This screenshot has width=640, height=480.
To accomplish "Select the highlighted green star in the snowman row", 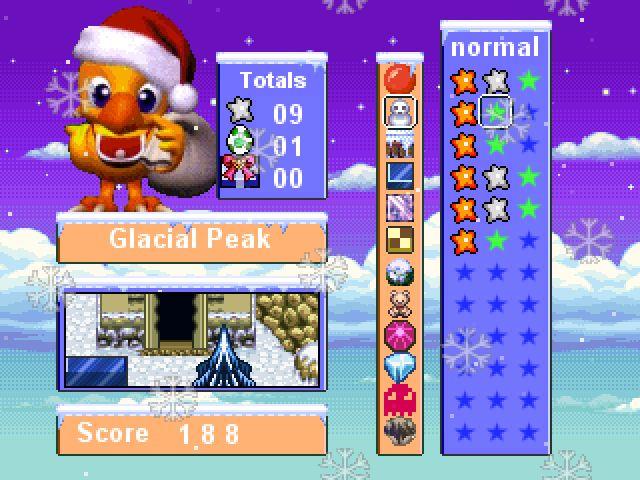I will tap(497, 111).
